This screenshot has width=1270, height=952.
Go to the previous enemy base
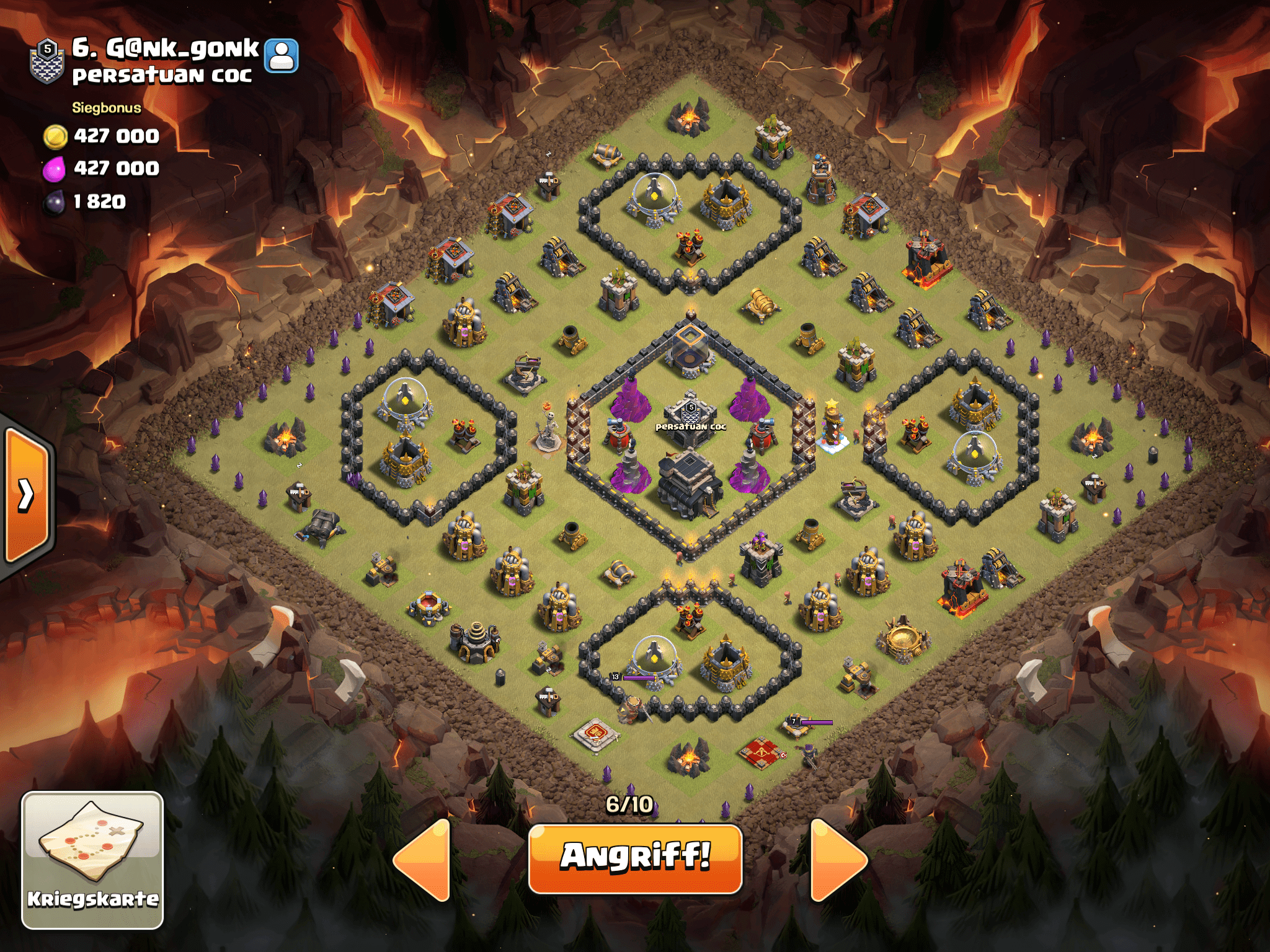(x=423, y=860)
